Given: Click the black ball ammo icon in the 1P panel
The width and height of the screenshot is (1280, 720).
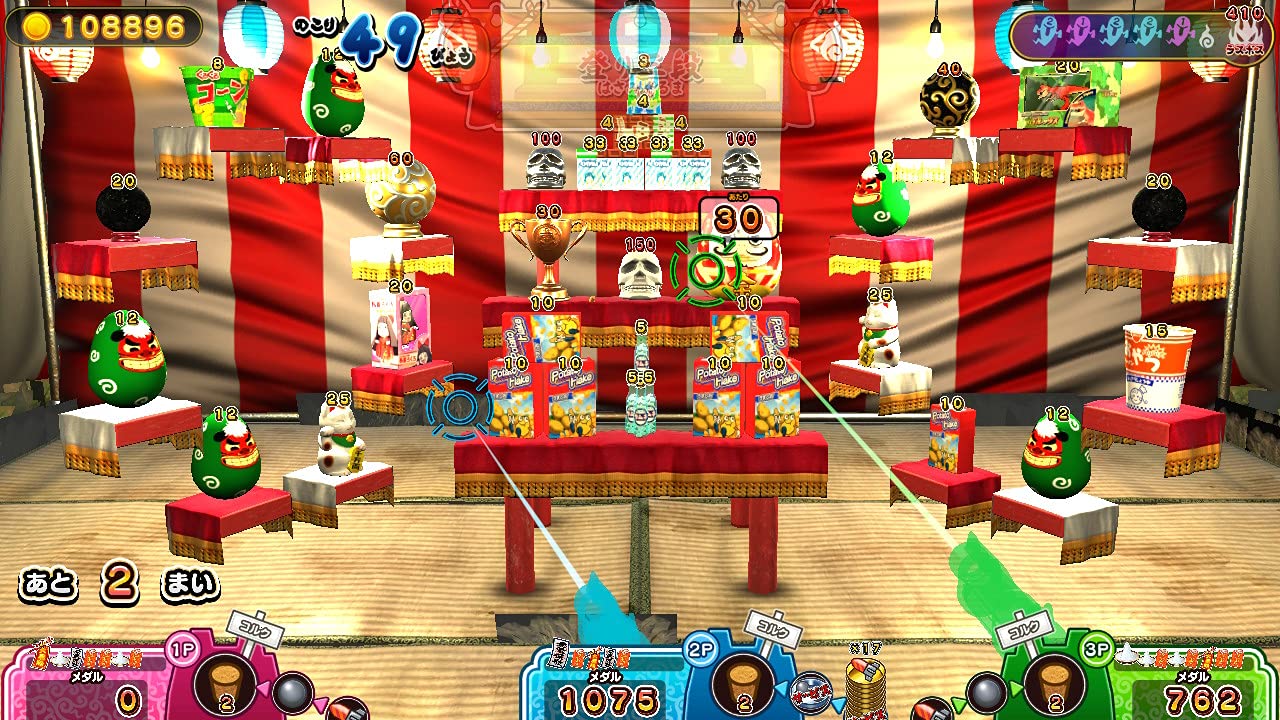Looking at the screenshot, I should click(291, 689).
